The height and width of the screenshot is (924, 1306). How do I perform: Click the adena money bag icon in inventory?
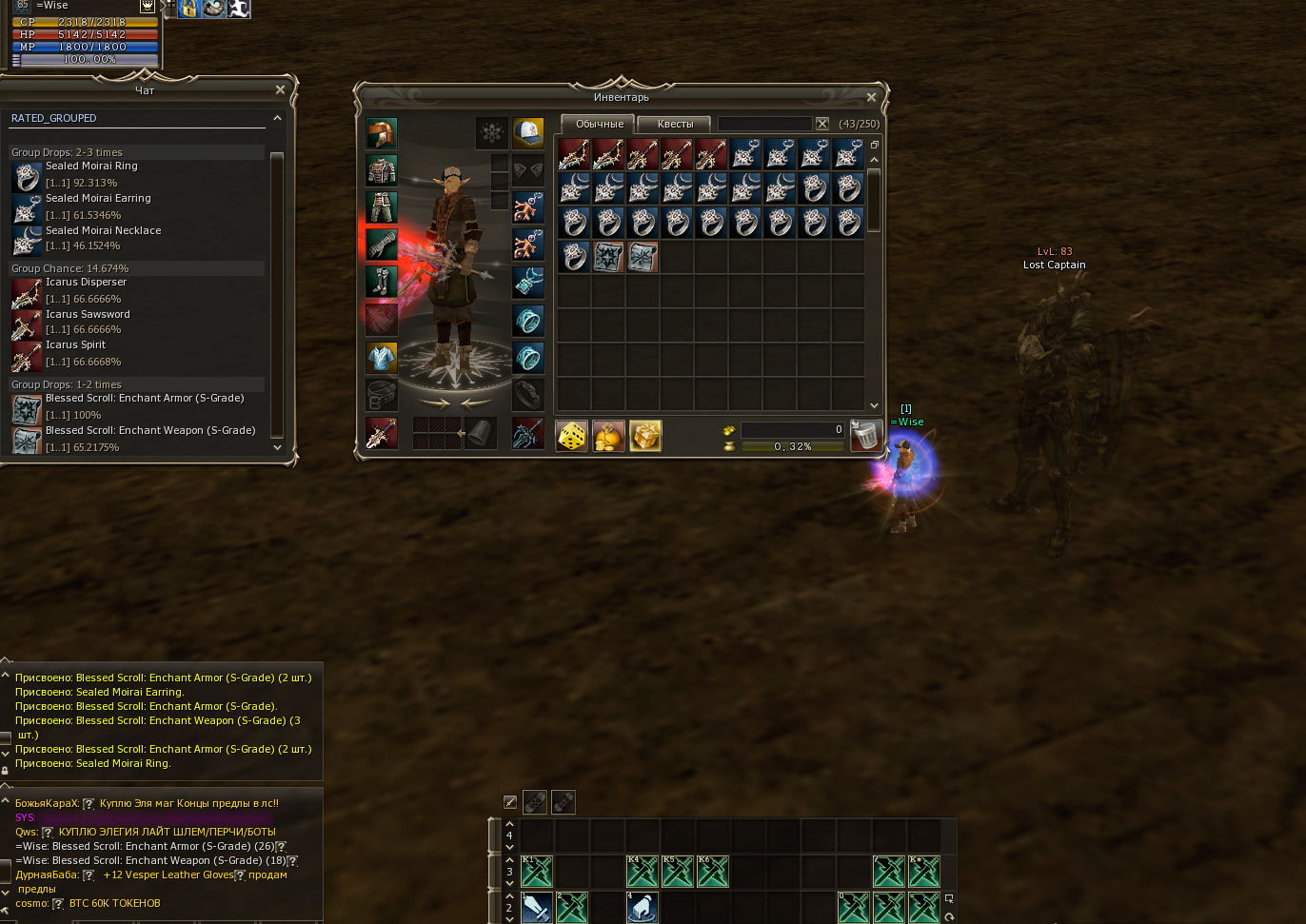click(x=608, y=436)
